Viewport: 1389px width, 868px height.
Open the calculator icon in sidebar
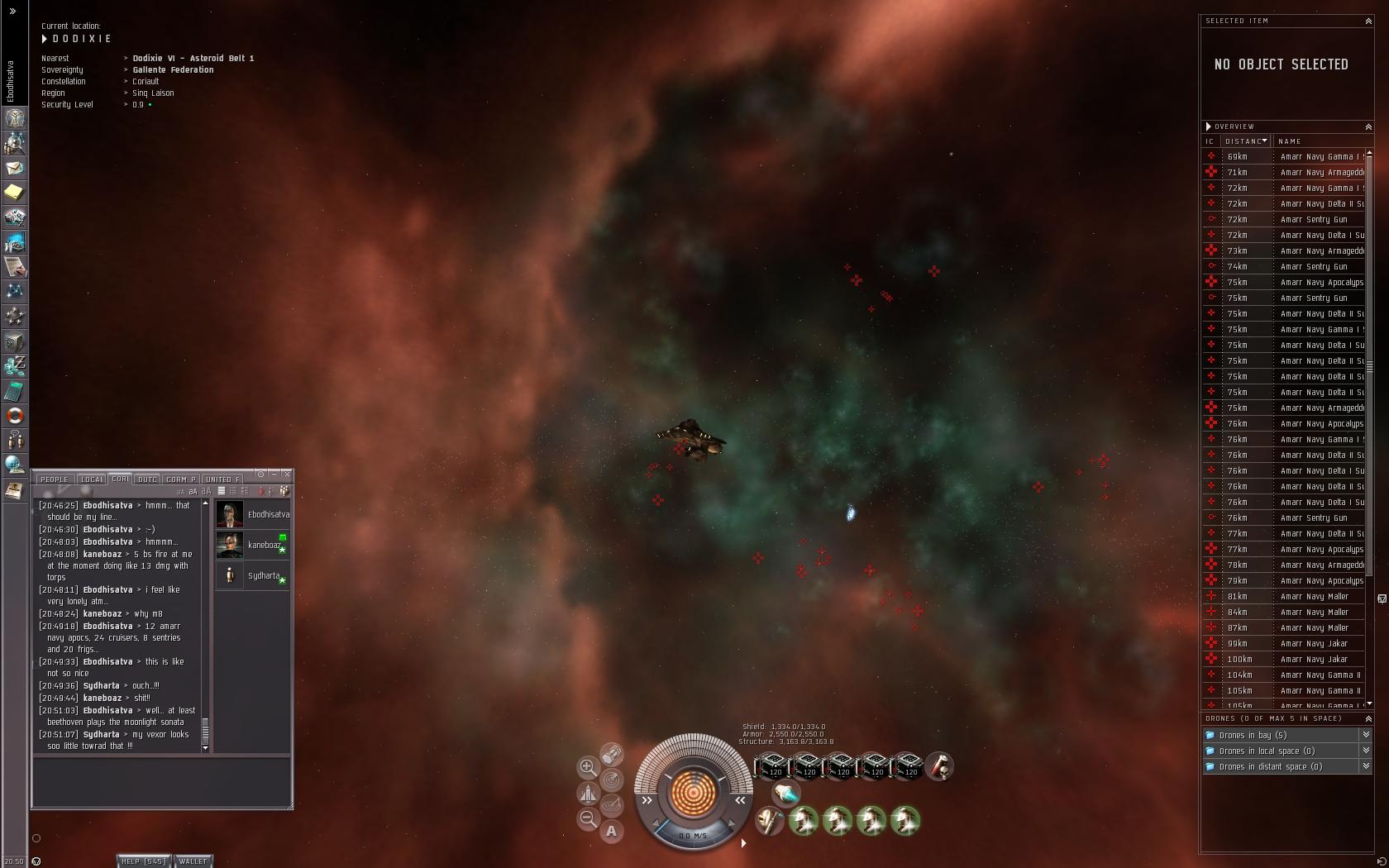coord(15,391)
